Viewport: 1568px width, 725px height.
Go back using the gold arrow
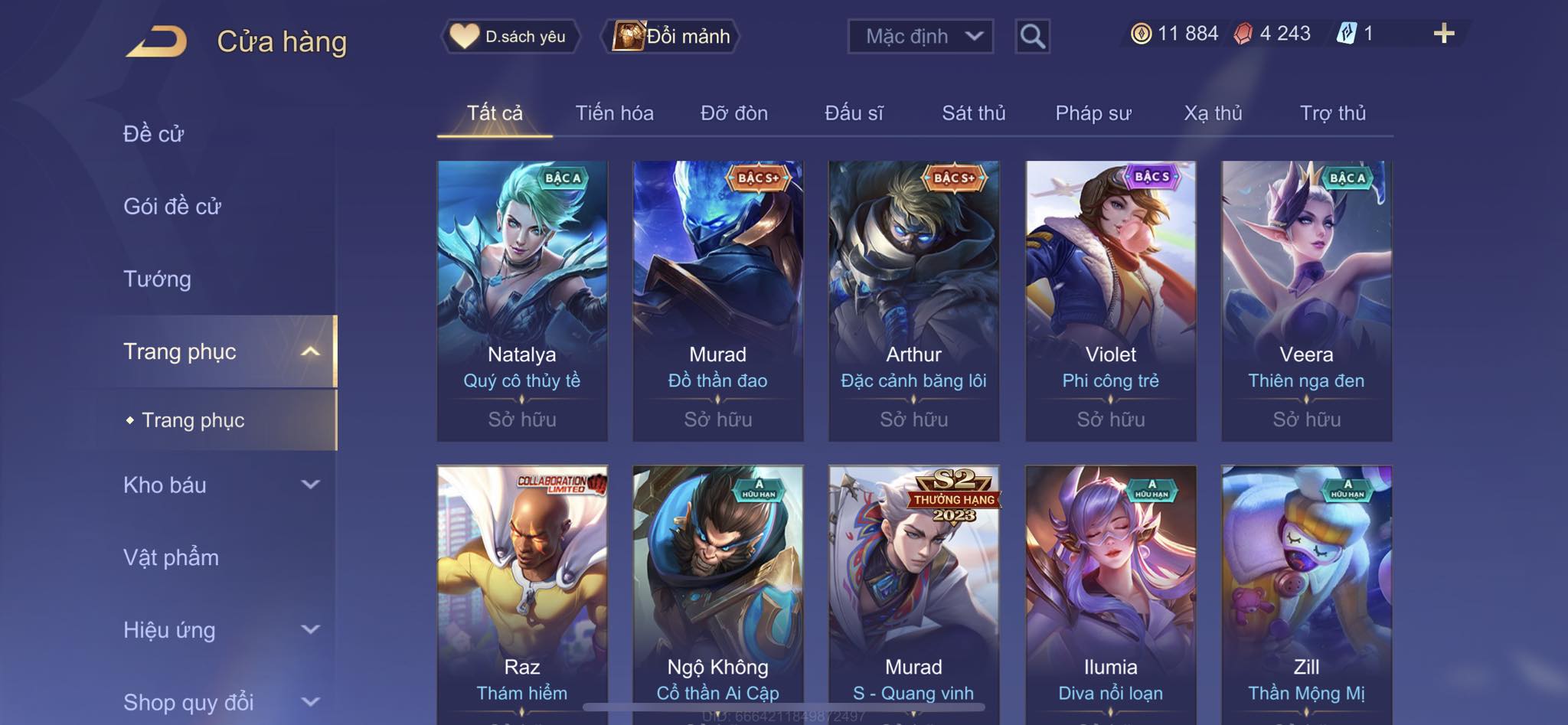pos(157,41)
